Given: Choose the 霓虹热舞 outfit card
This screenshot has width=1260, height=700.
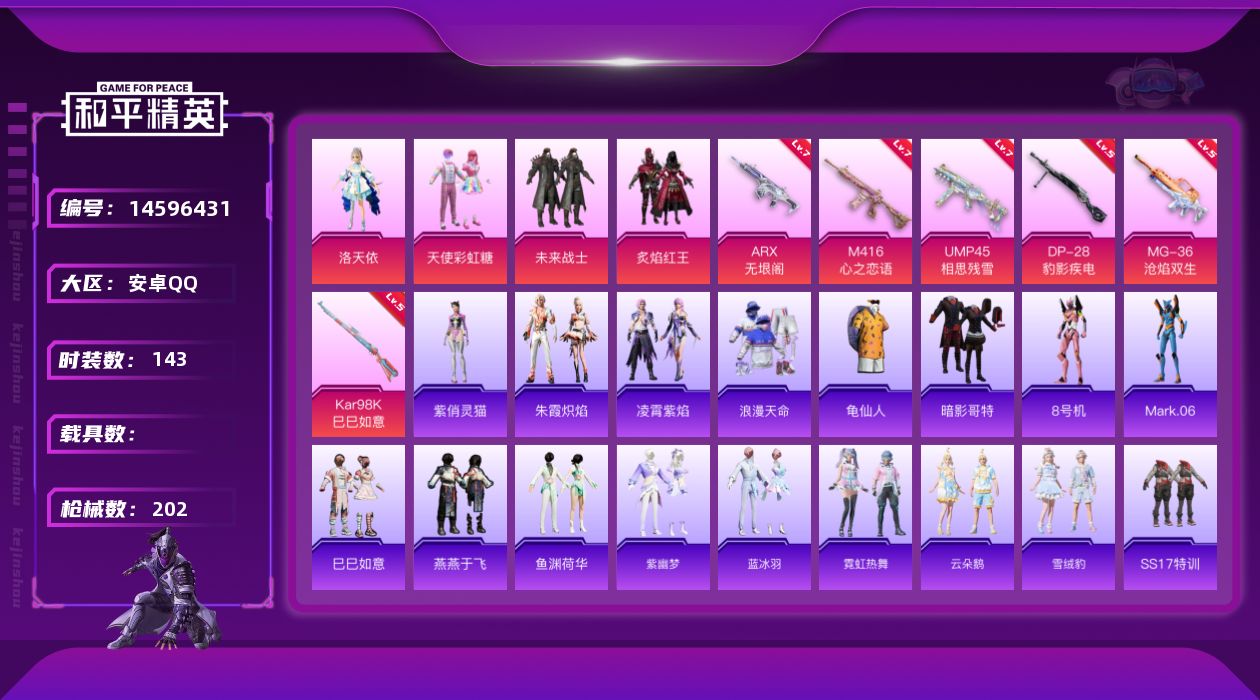Looking at the screenshot, I should 865,517.
